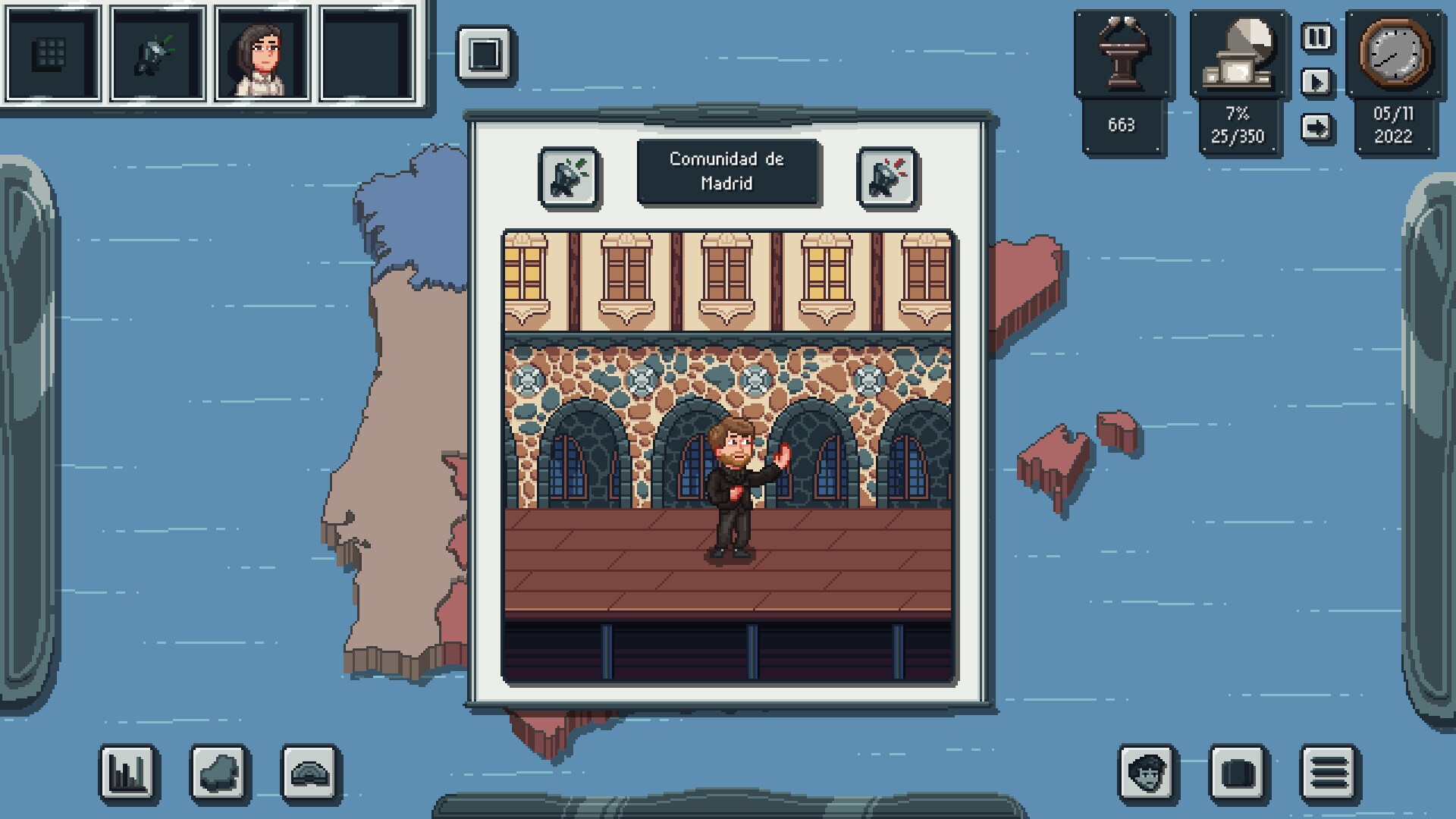Select the dark-haired woman portrait

tap(262, 53)
